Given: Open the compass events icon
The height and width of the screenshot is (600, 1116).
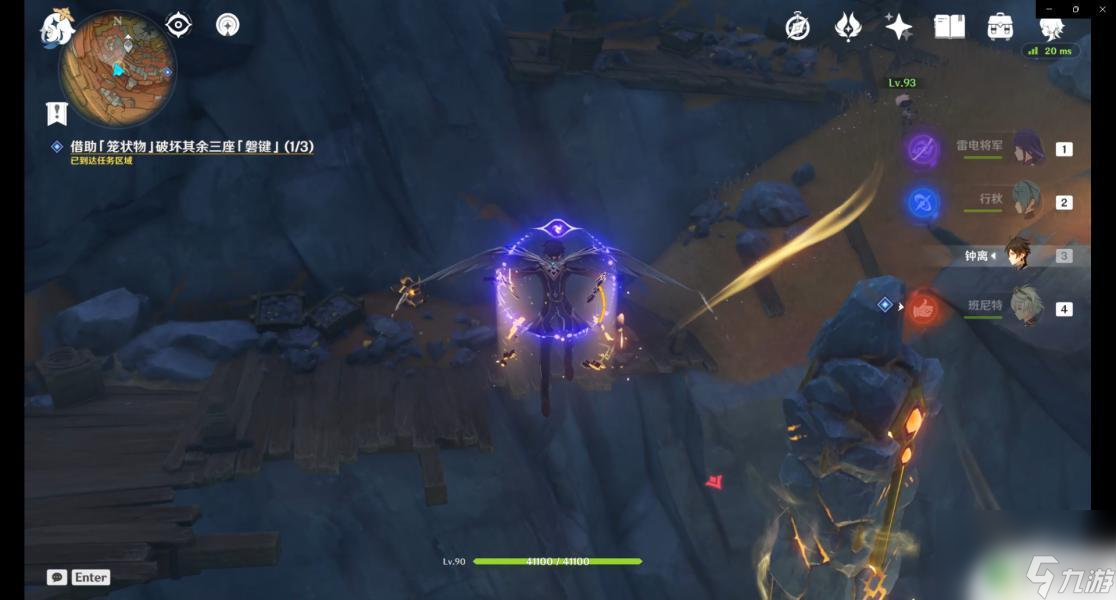Looking at the screenshot, I should [x=797, y=27].
